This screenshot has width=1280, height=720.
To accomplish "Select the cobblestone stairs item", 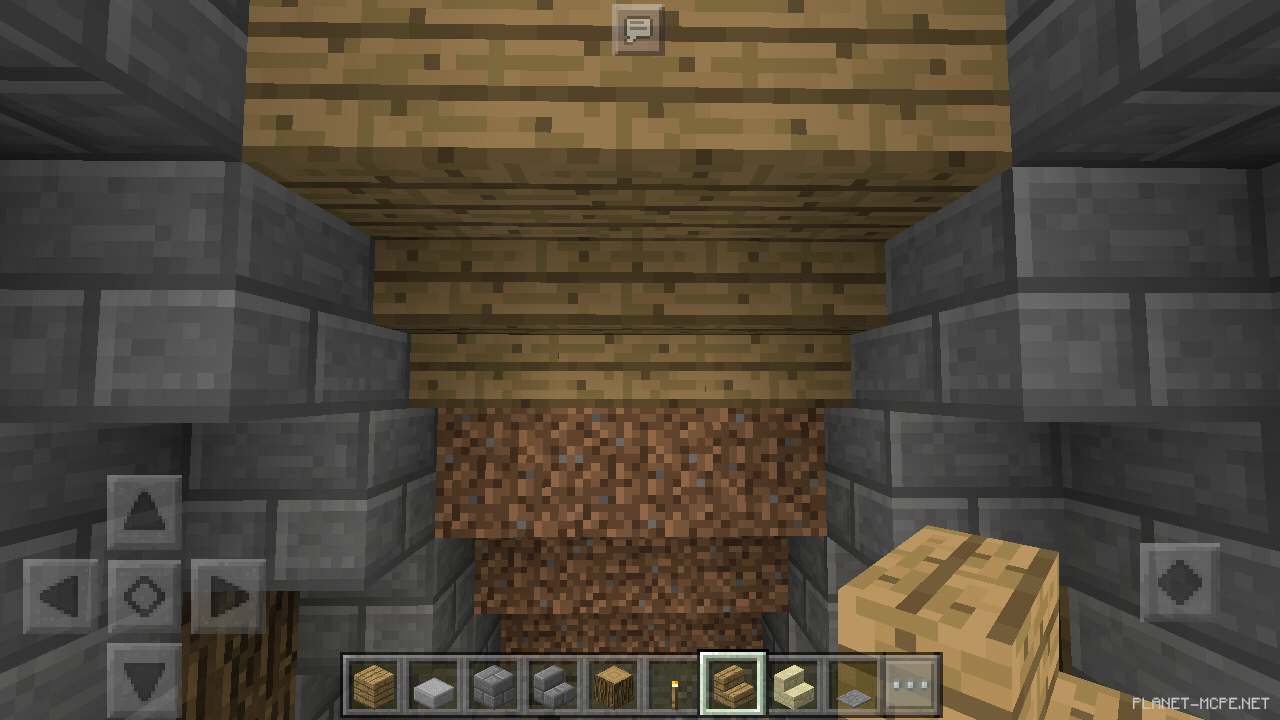I will pos(552,682).
